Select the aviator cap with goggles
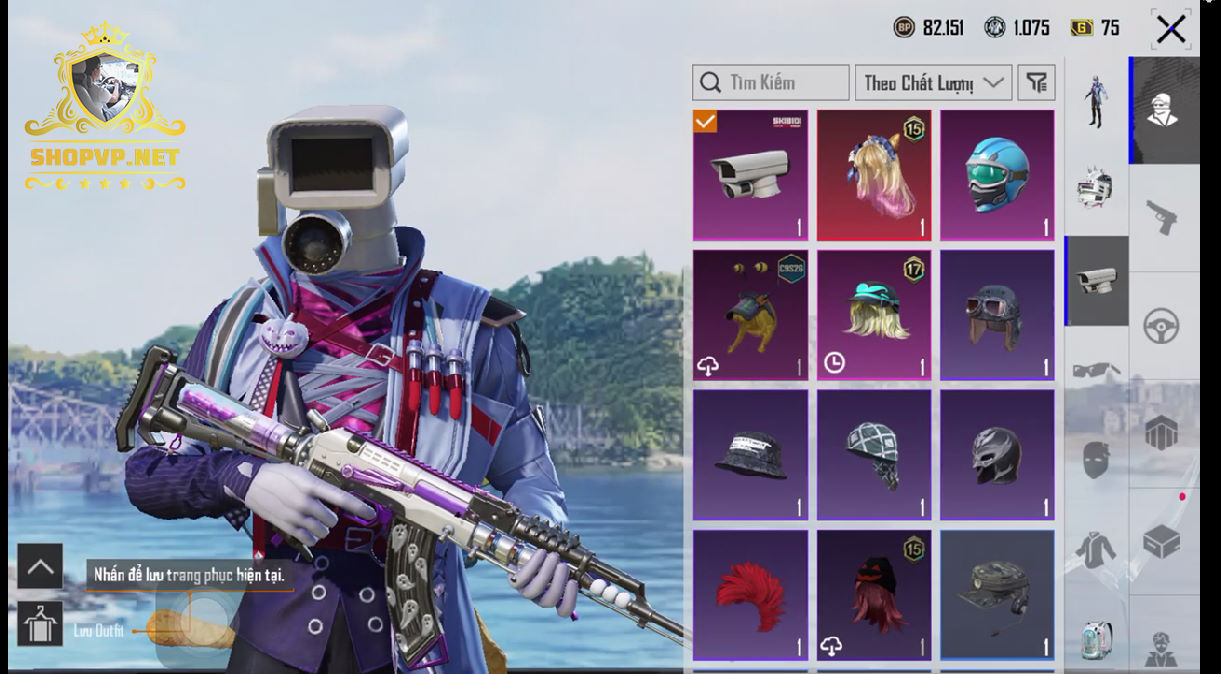The image size is (1221, 674). point(997,315)
